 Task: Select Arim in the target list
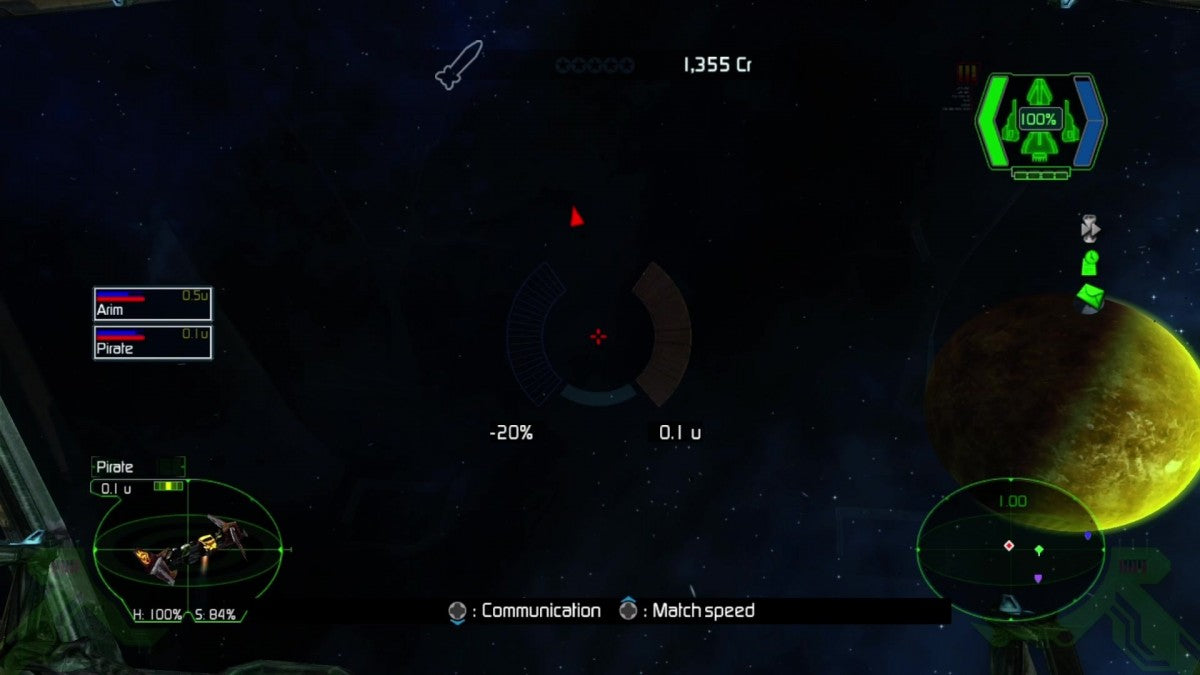[x=152, y=304]
